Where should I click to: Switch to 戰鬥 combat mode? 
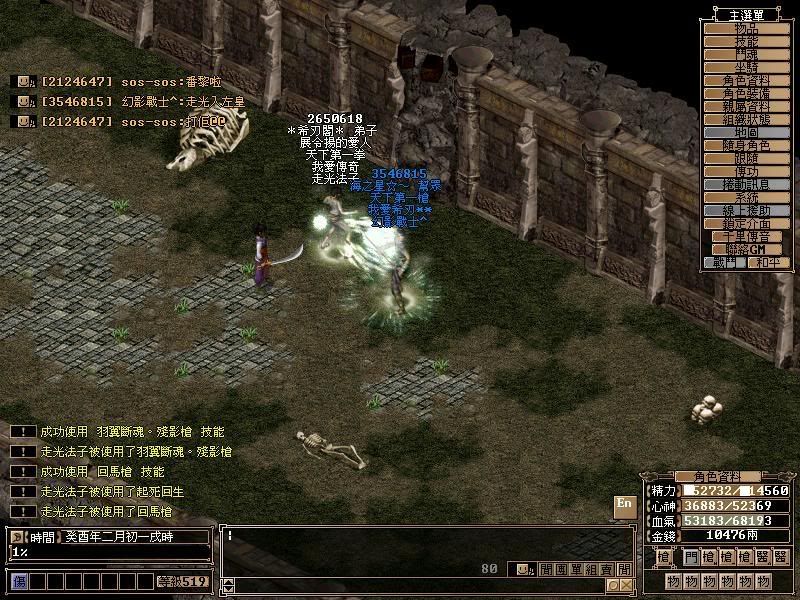(722, 262)
